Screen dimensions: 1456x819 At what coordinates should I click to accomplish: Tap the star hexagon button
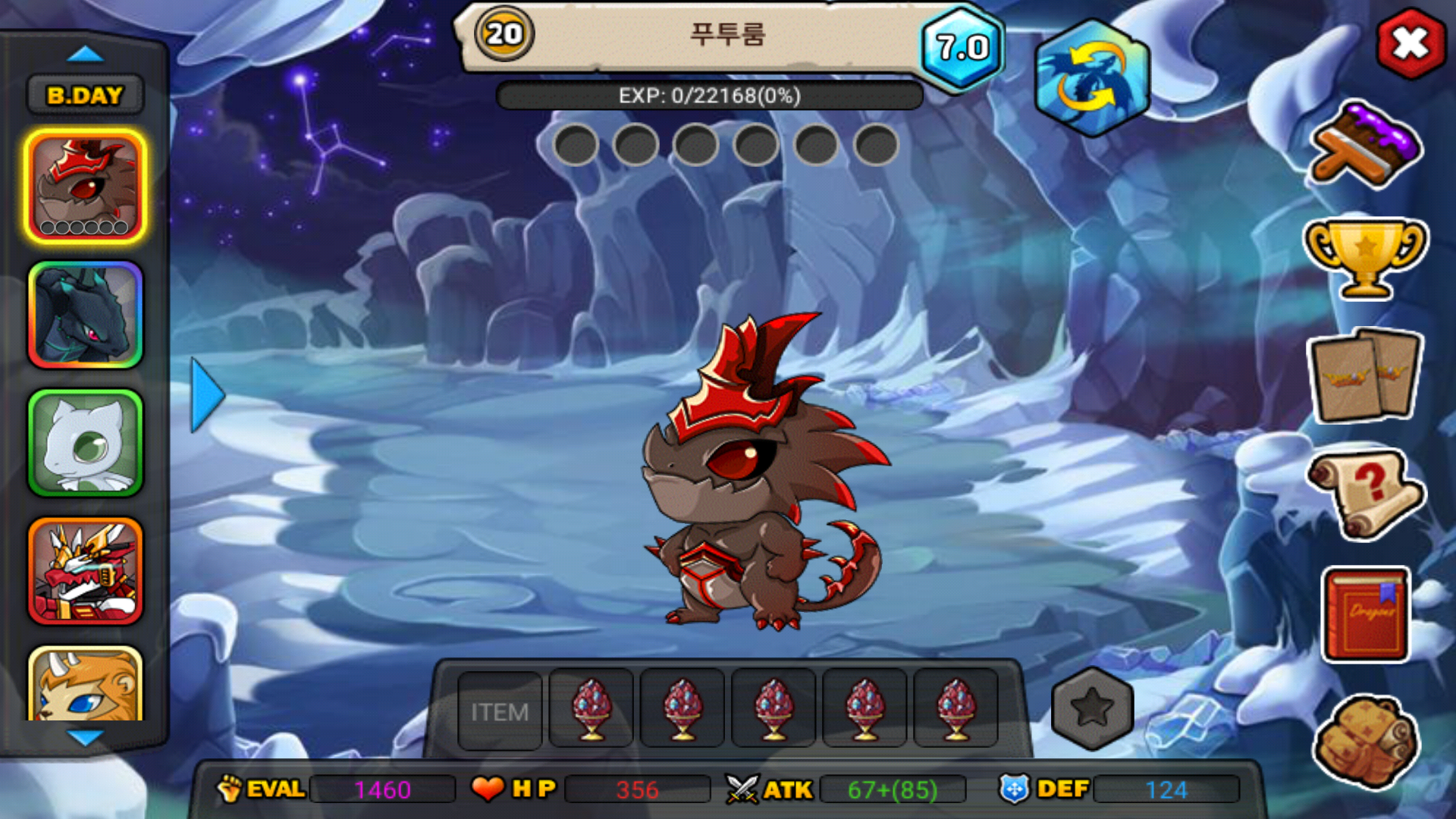point(1092,709)
